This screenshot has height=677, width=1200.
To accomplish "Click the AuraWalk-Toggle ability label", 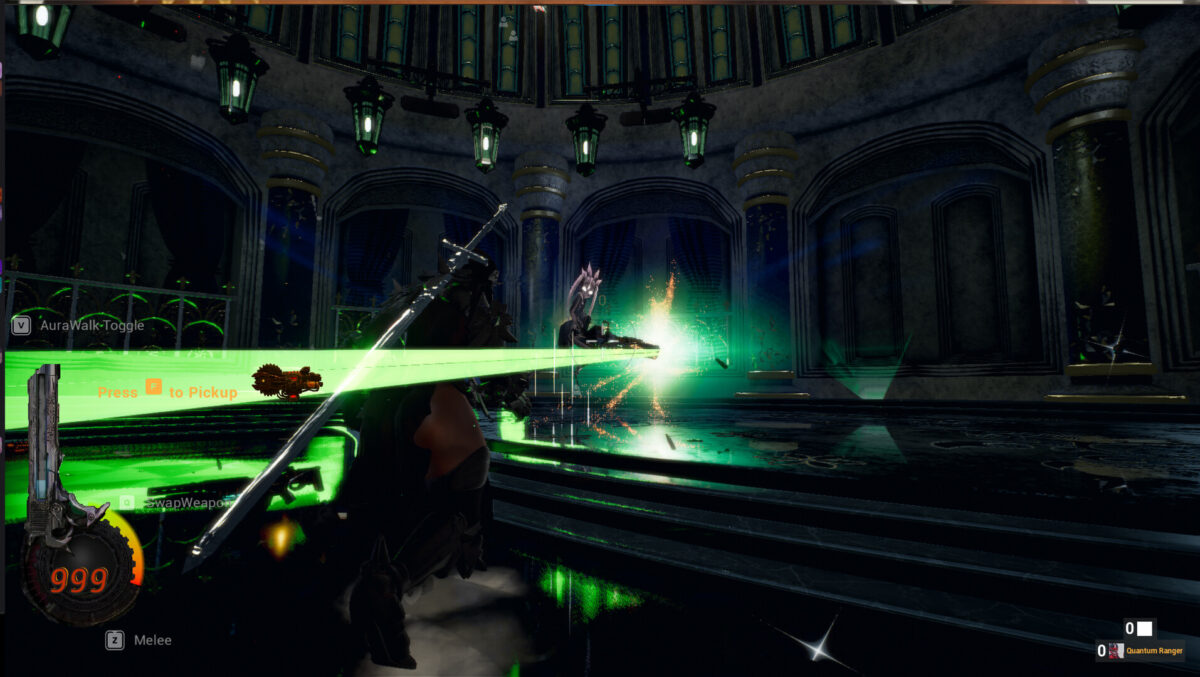I will pyautogui.click(x=91, y=325).
